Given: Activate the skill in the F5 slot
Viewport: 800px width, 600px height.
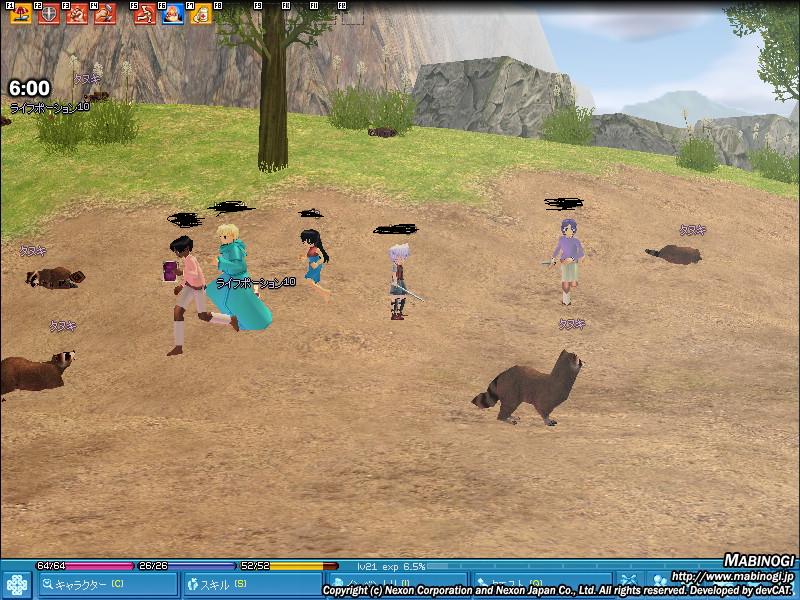Looking at the screenshot, I should pos(144,14).
